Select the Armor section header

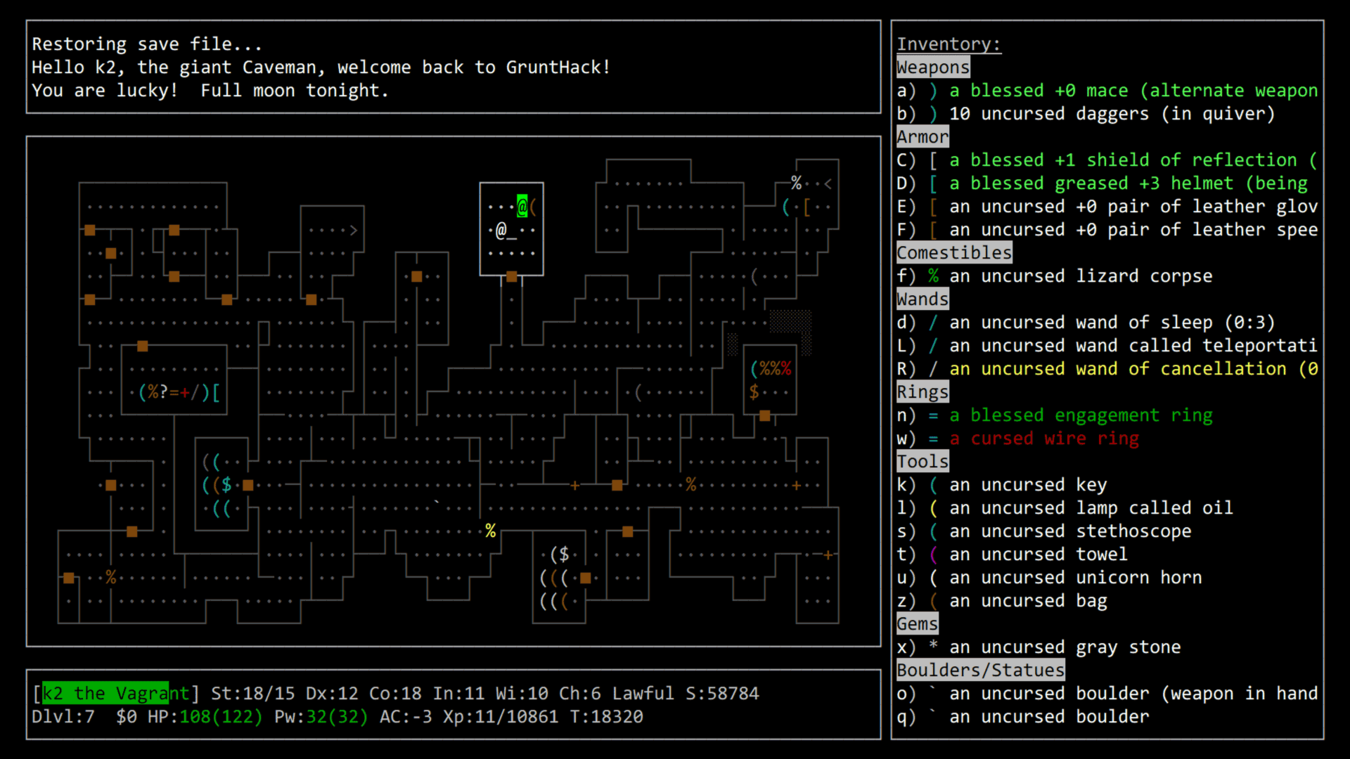tap(922, 136)
